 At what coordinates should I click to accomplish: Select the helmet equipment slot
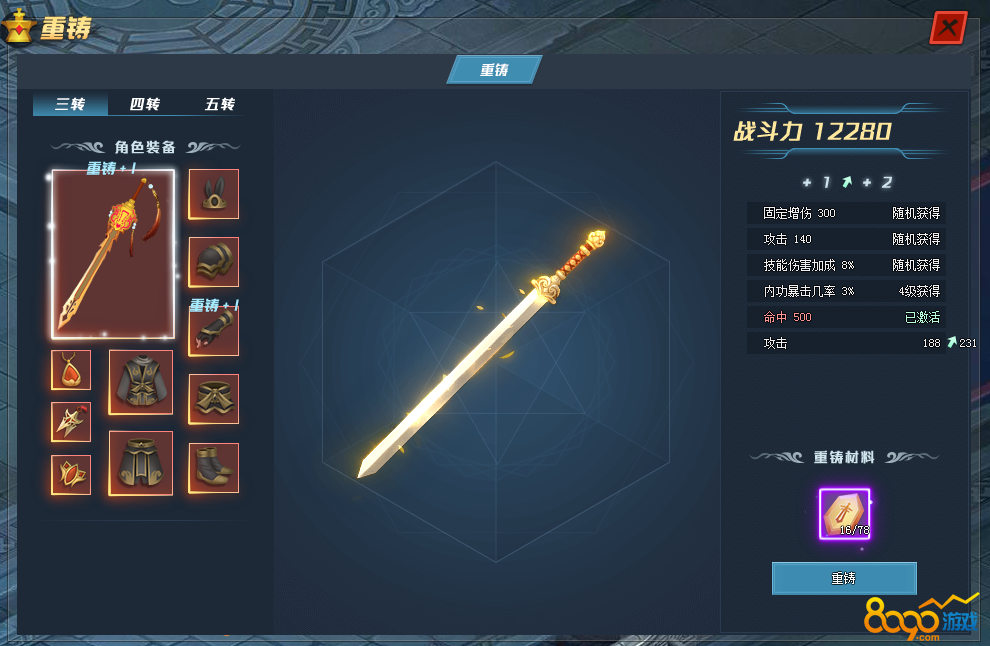(x=214, y=194)
